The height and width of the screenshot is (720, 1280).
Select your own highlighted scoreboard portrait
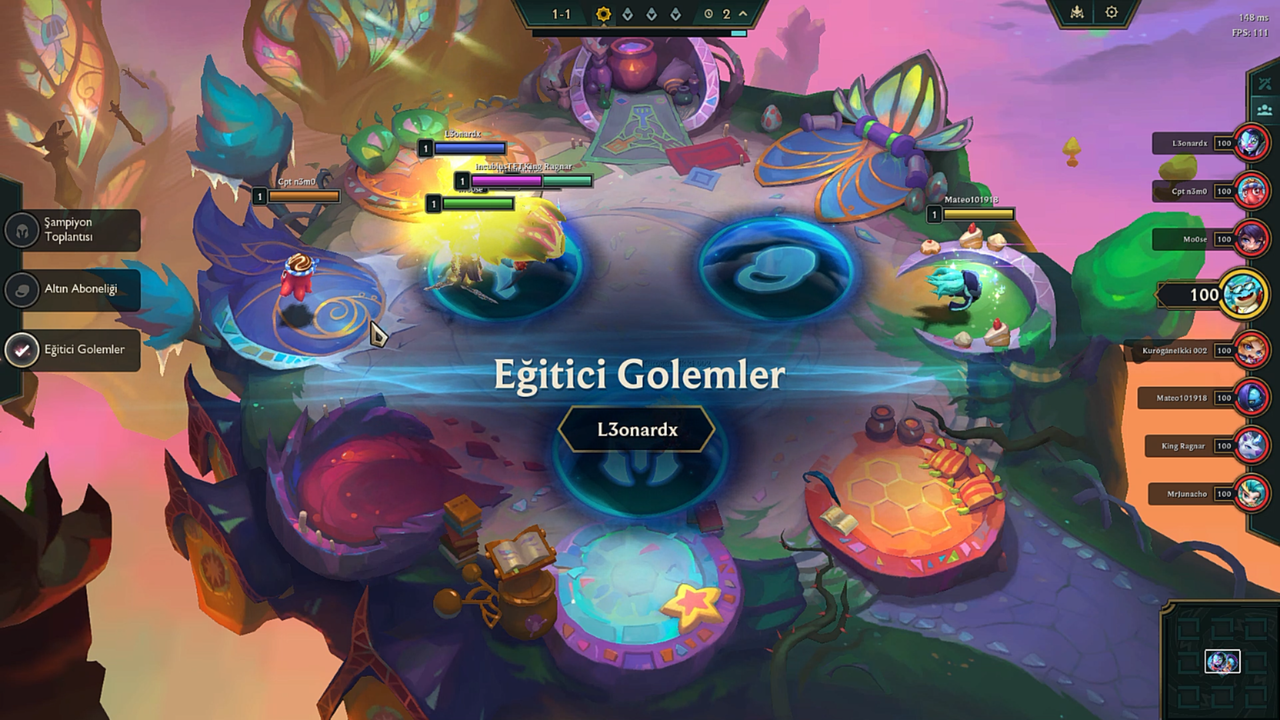click(x=1243, y=295)
